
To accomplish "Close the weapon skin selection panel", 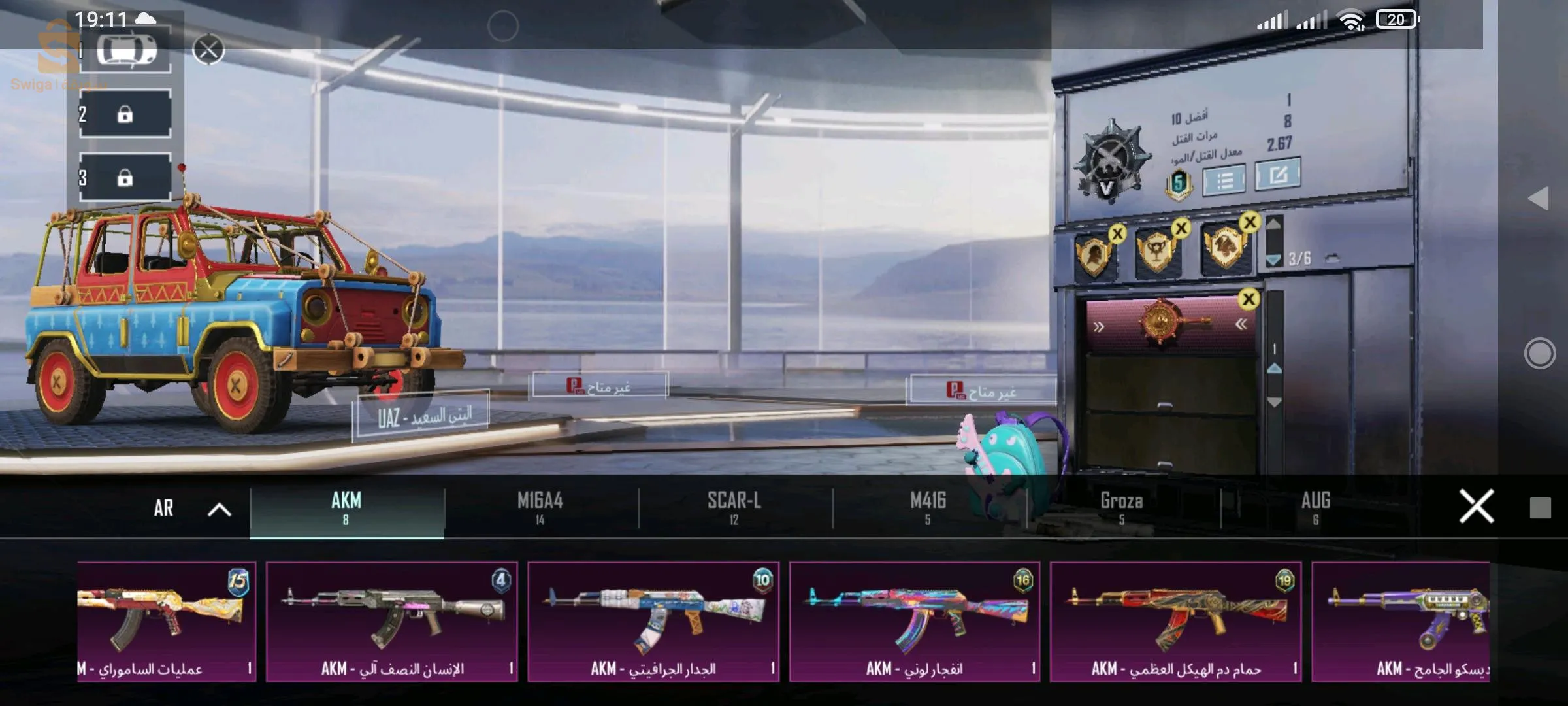I will (x=1476, y=507).
